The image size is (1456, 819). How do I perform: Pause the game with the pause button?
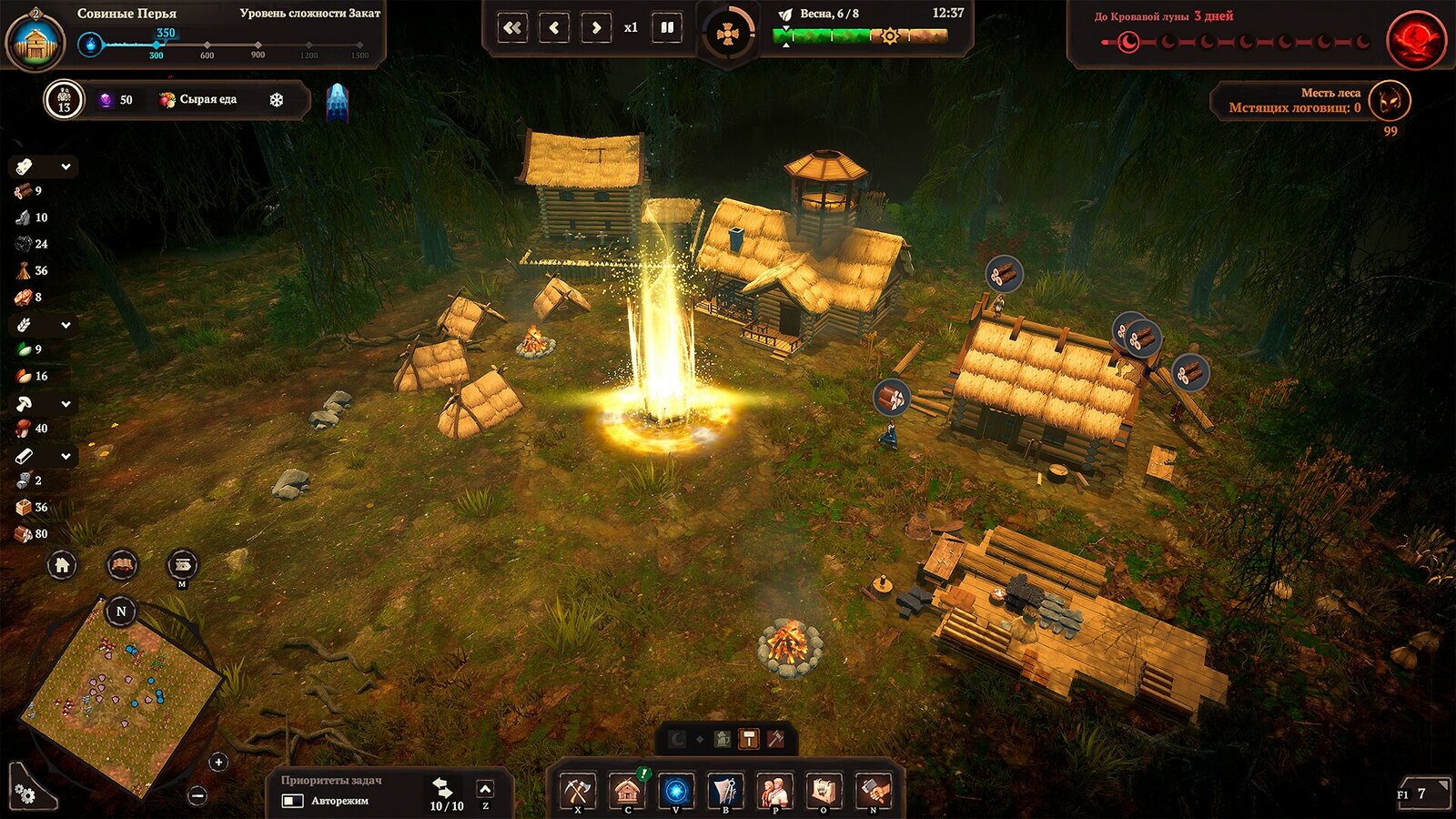[x=667, y=27]
